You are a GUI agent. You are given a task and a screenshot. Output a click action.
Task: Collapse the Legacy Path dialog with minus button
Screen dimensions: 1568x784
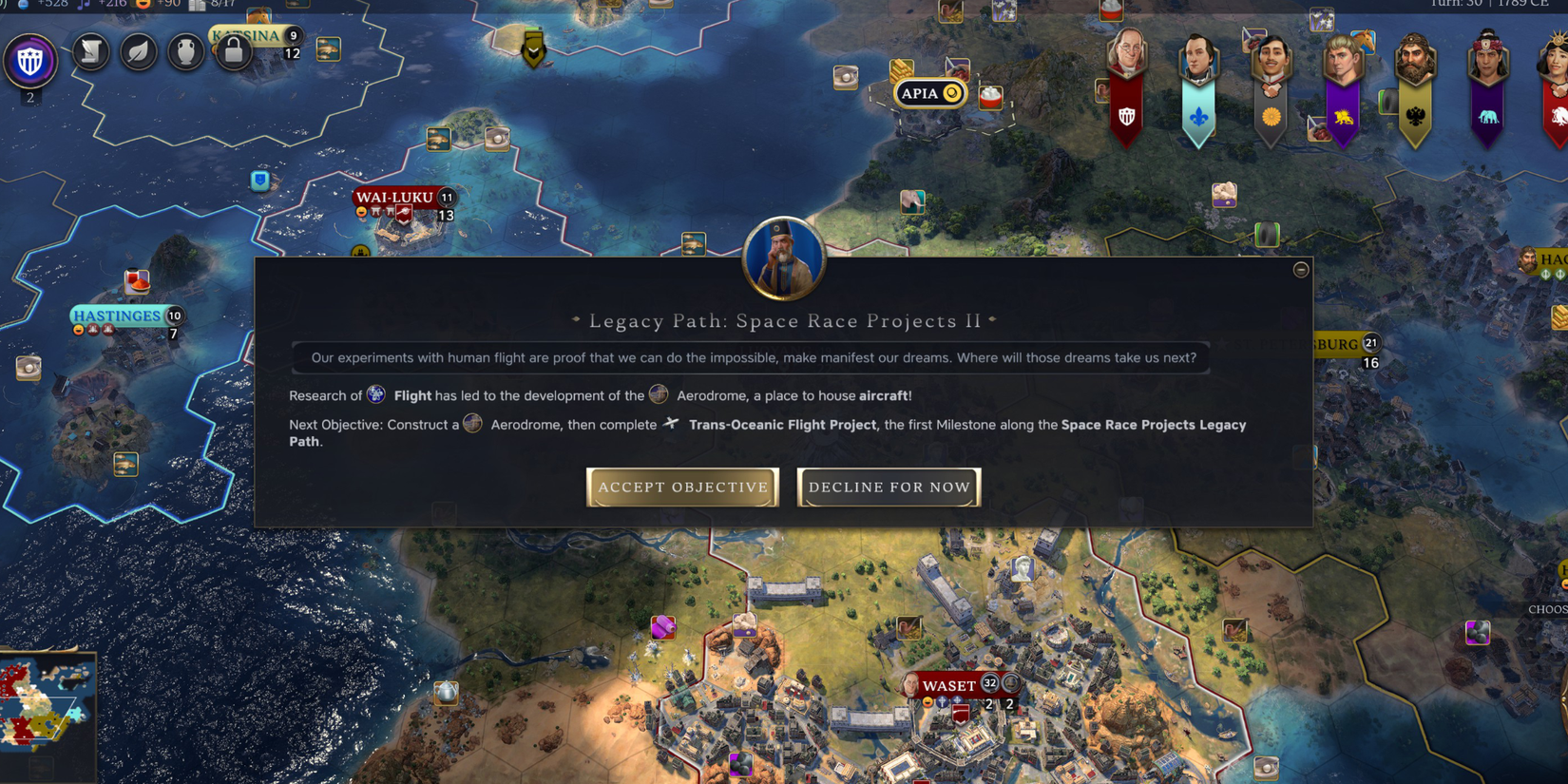(1301, 269)
